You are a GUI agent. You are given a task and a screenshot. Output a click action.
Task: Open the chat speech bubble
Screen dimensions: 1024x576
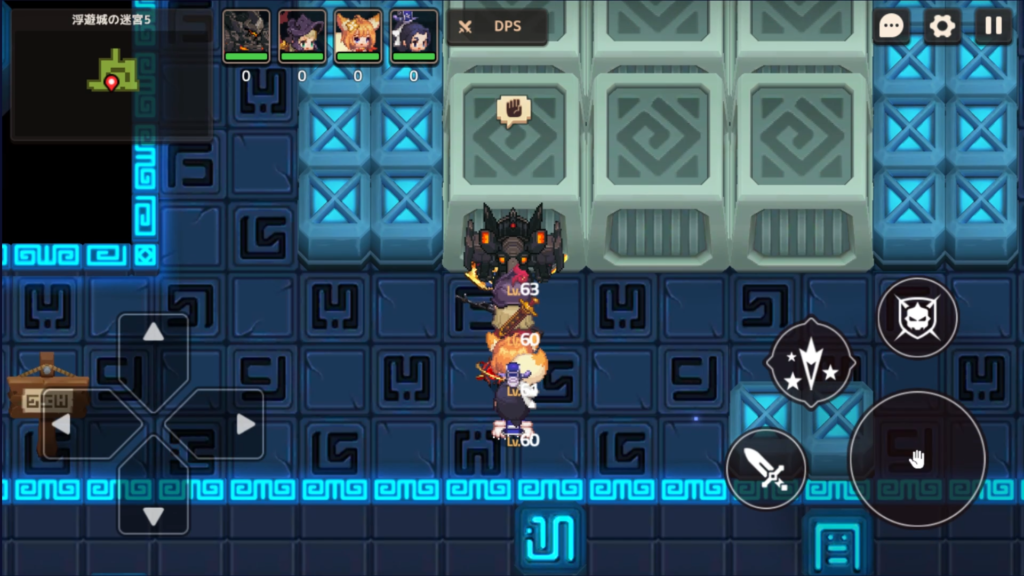coord(891,26)
